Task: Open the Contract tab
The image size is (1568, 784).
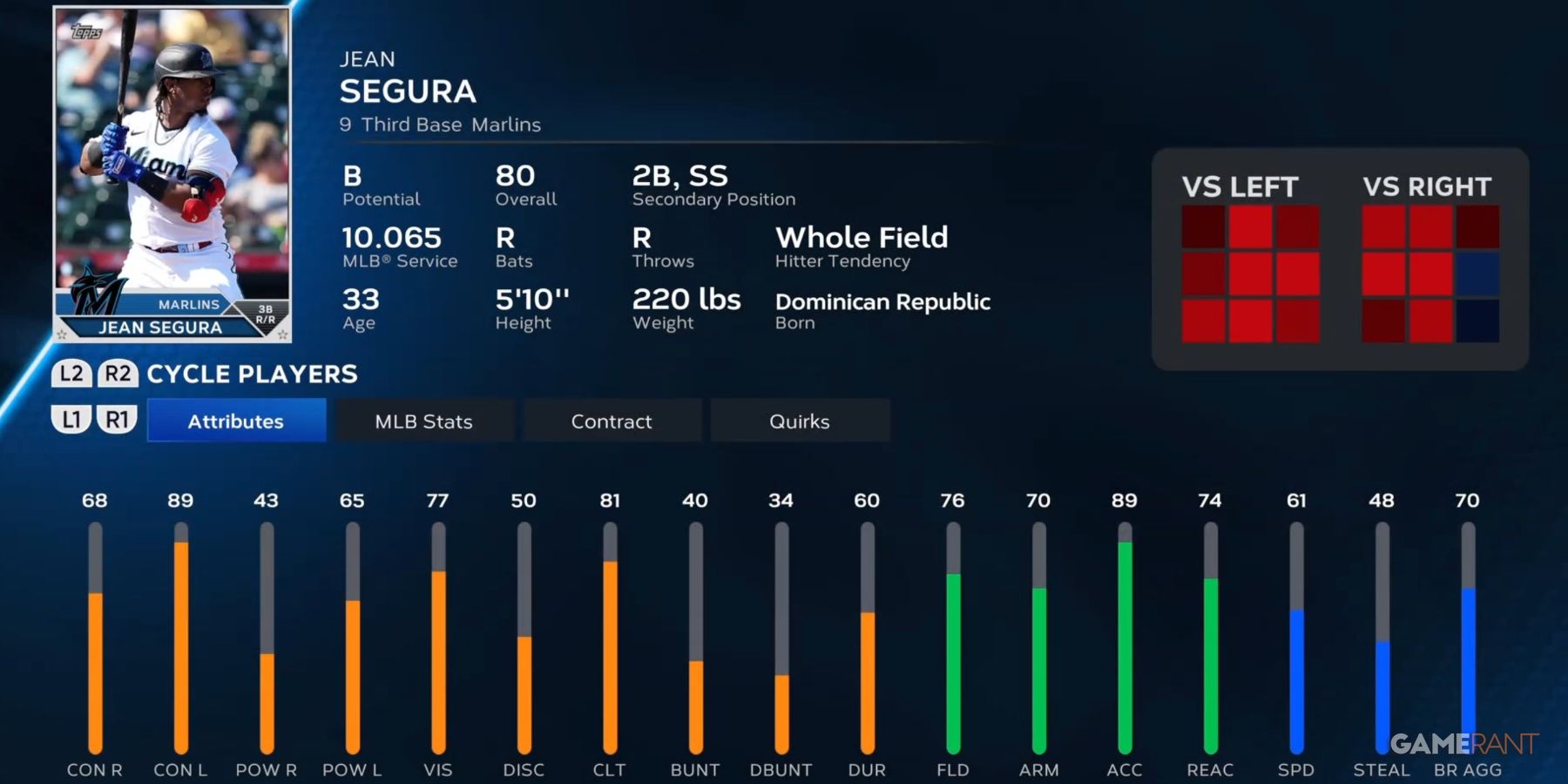Action: coord(611,421)
